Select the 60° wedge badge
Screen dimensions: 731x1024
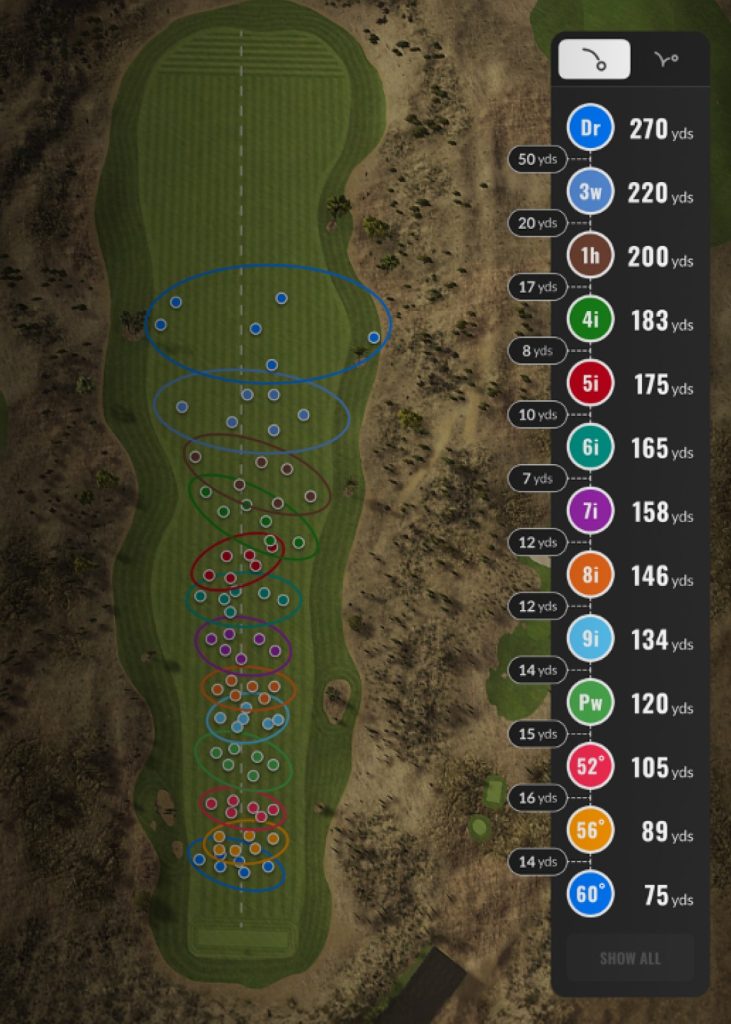click(590, 895)
